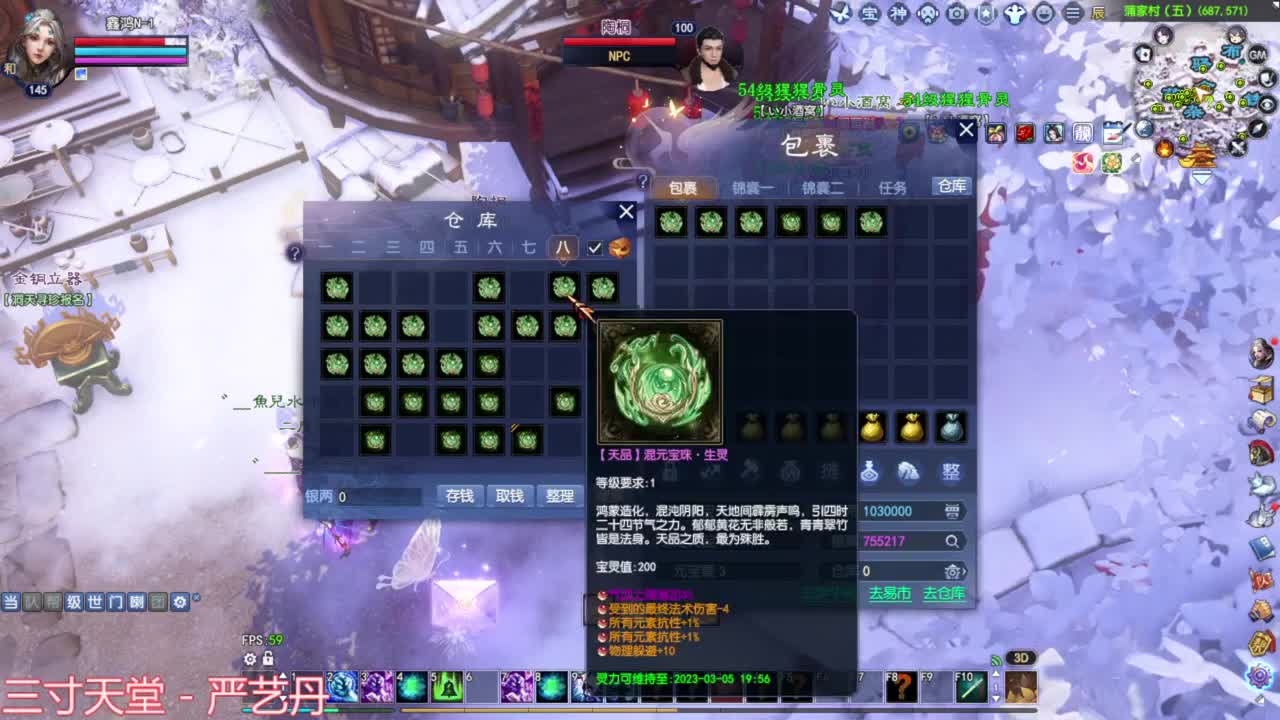Click the 去易市 link in the bag panel
Image resolution: width=1280 pixels, height=720 pixels.
[889, 593]
